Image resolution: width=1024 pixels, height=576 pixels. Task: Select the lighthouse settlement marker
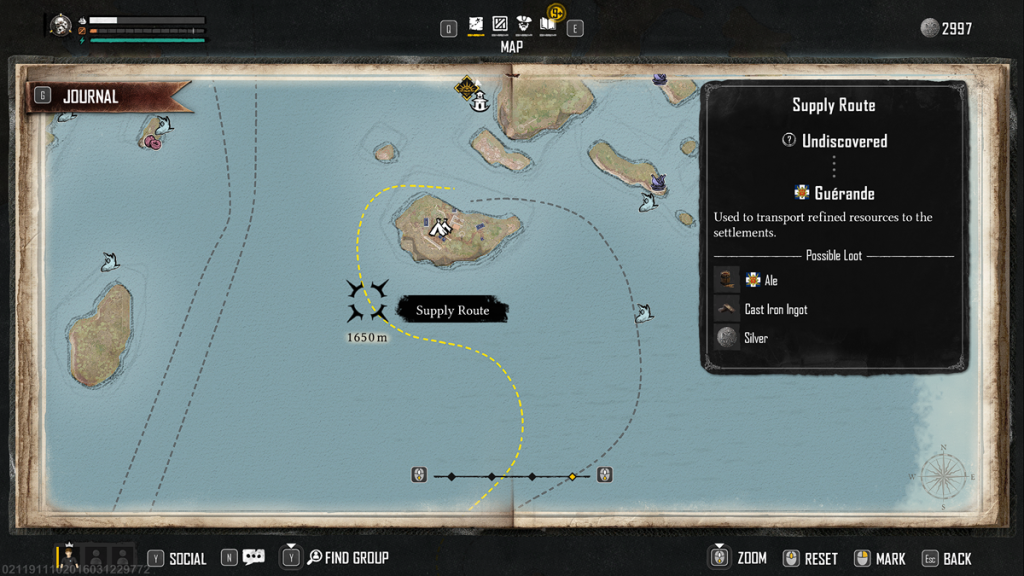(480, 101)
